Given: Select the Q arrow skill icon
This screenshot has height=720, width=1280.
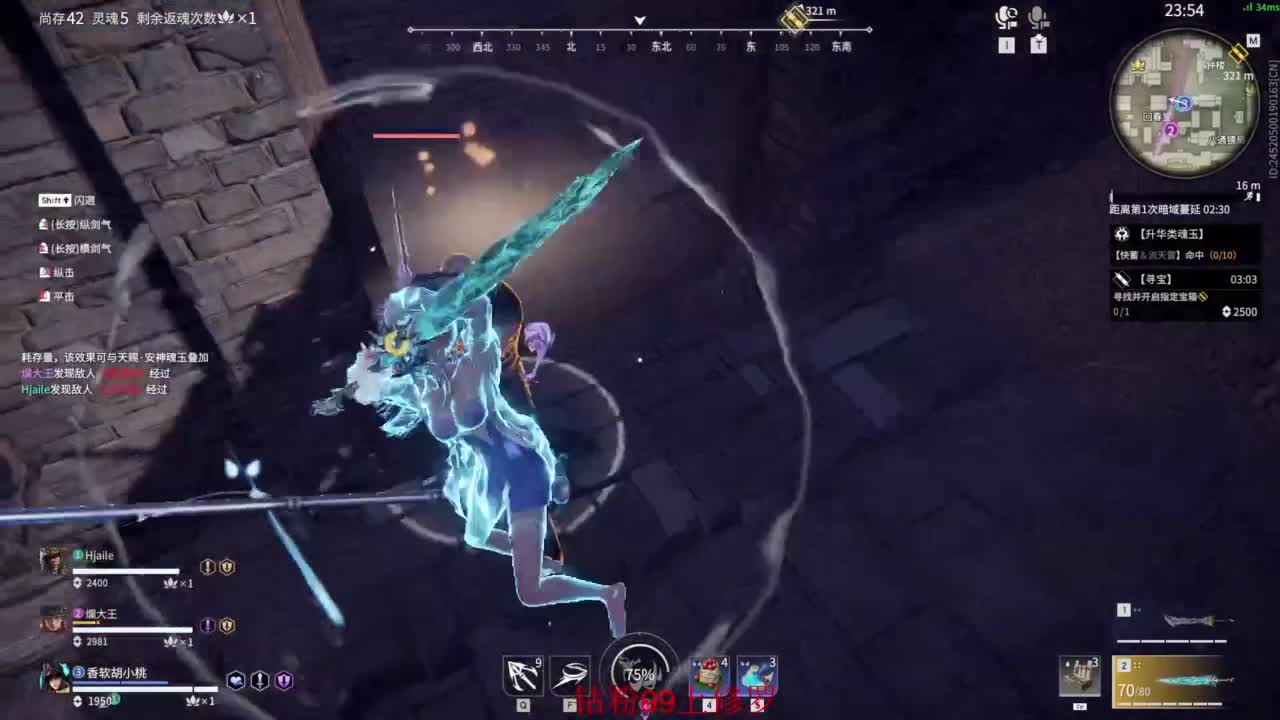Looking at the screenshot, I should (522, 673).
